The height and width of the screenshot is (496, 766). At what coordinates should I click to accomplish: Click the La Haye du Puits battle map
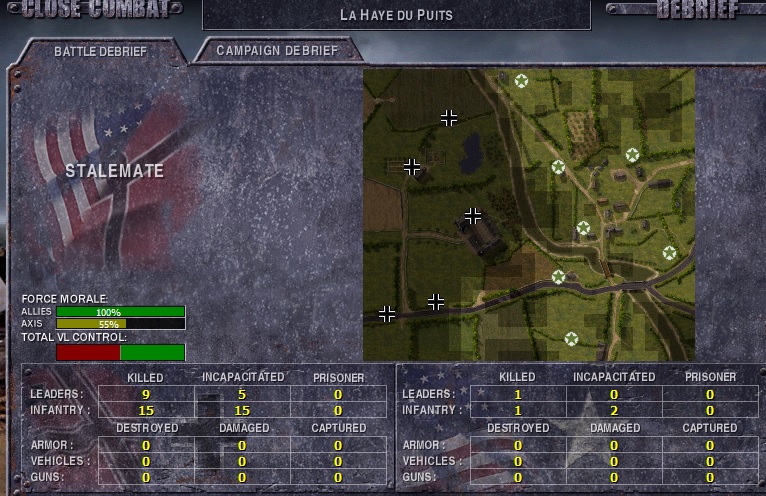pyautogui.click(x=528, y=214)
